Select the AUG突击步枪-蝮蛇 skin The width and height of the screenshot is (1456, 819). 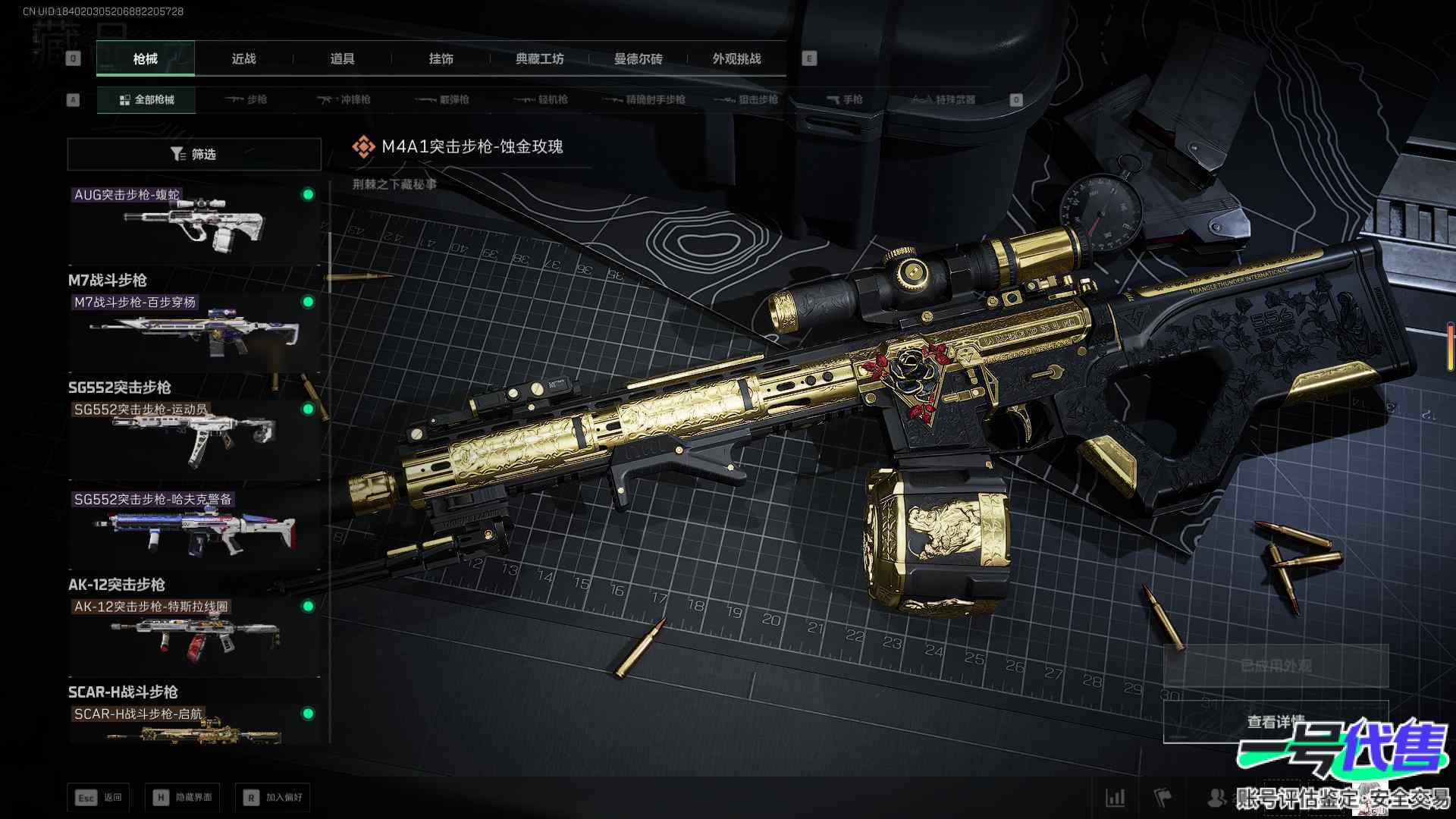194,224
